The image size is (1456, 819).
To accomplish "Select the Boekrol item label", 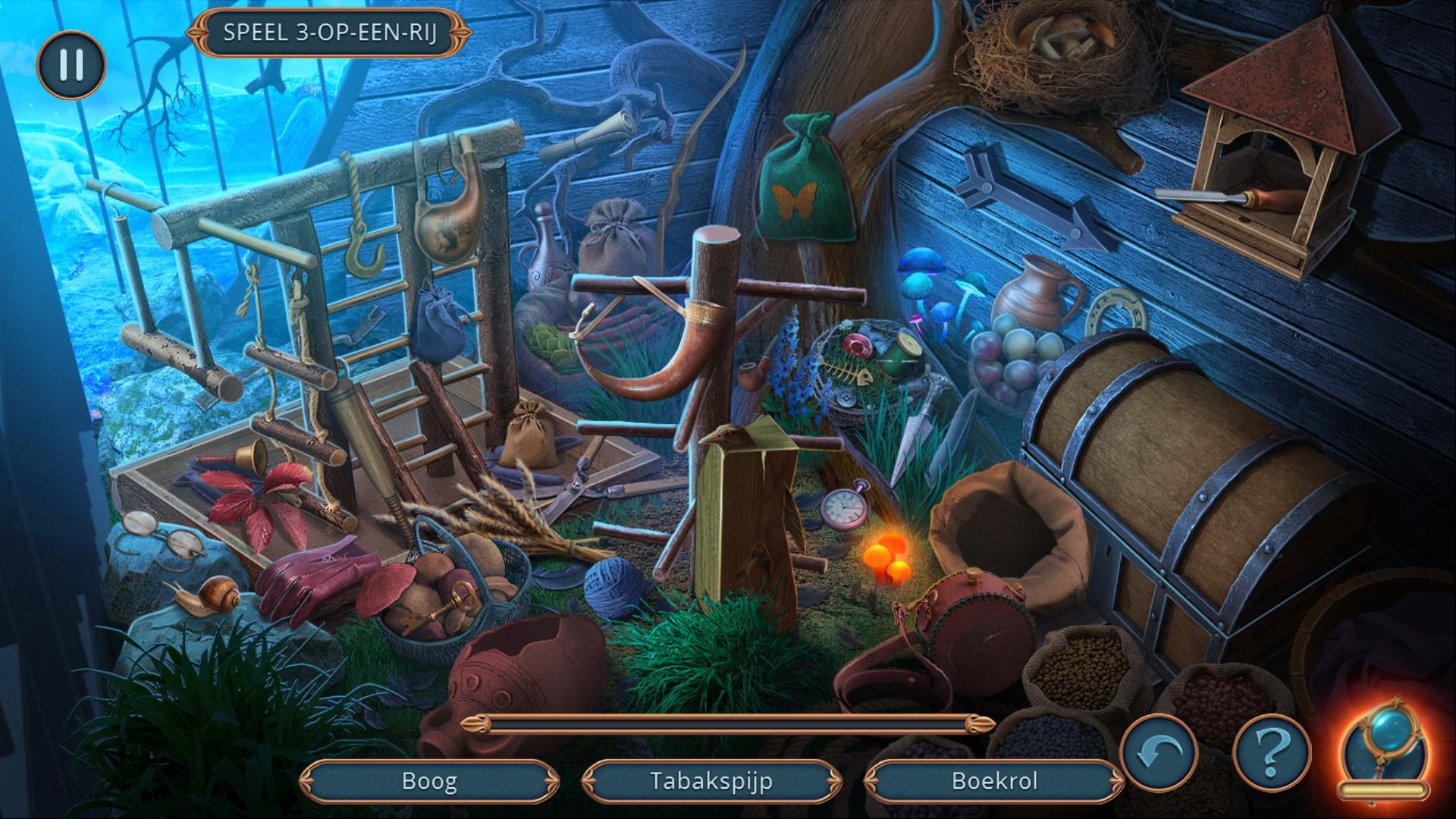I will click(993, 781).
